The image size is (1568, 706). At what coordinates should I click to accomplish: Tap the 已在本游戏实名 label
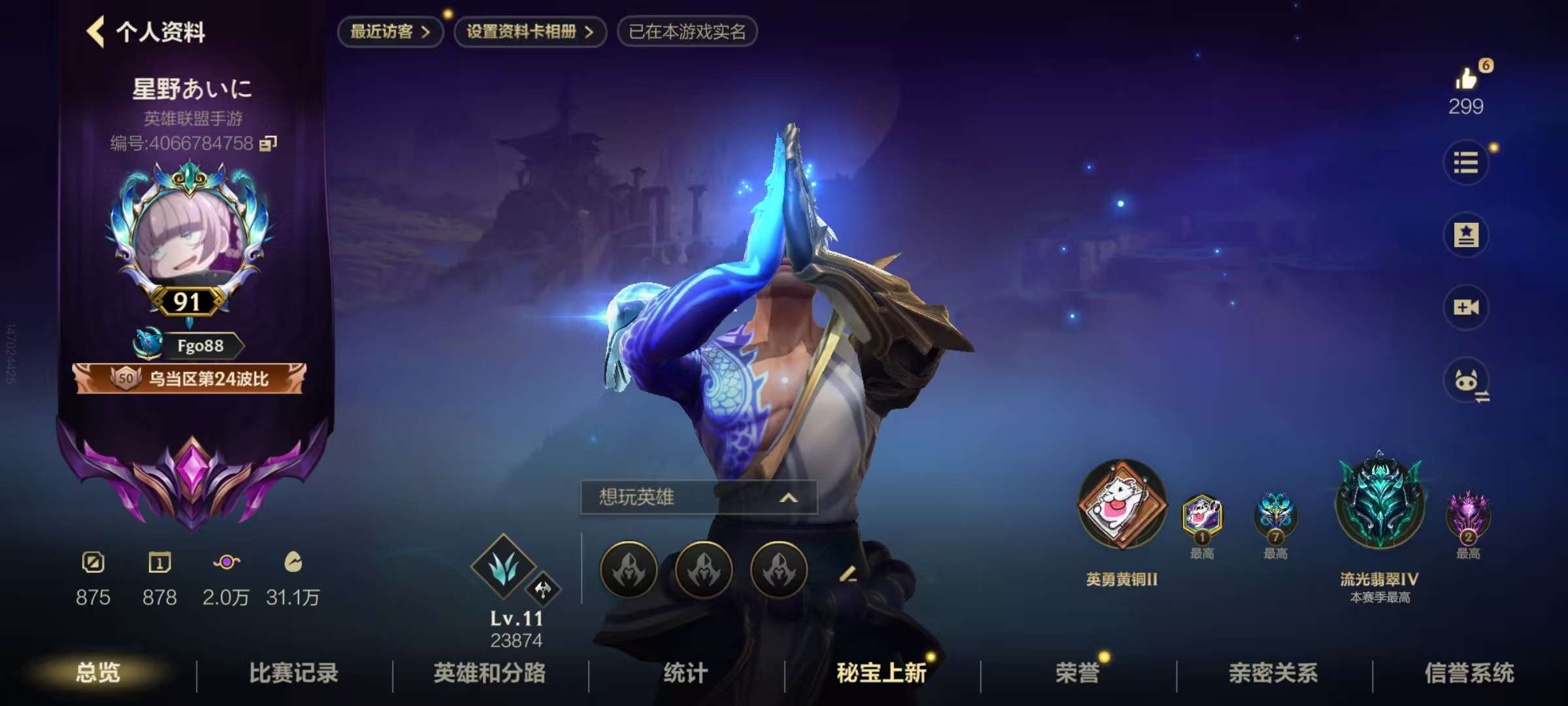point(686,31)
